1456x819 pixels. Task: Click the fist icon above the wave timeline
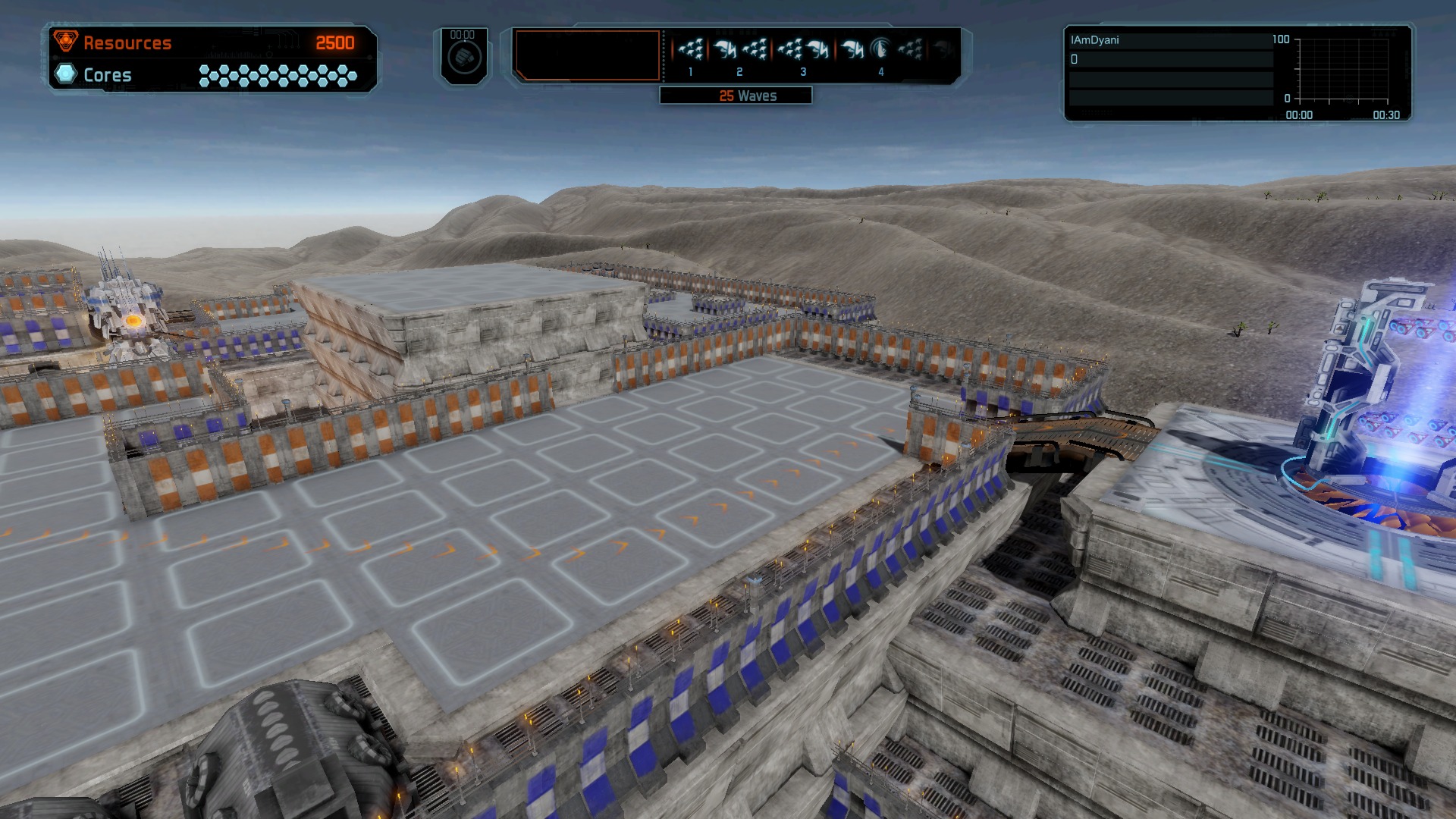point(464,55)
